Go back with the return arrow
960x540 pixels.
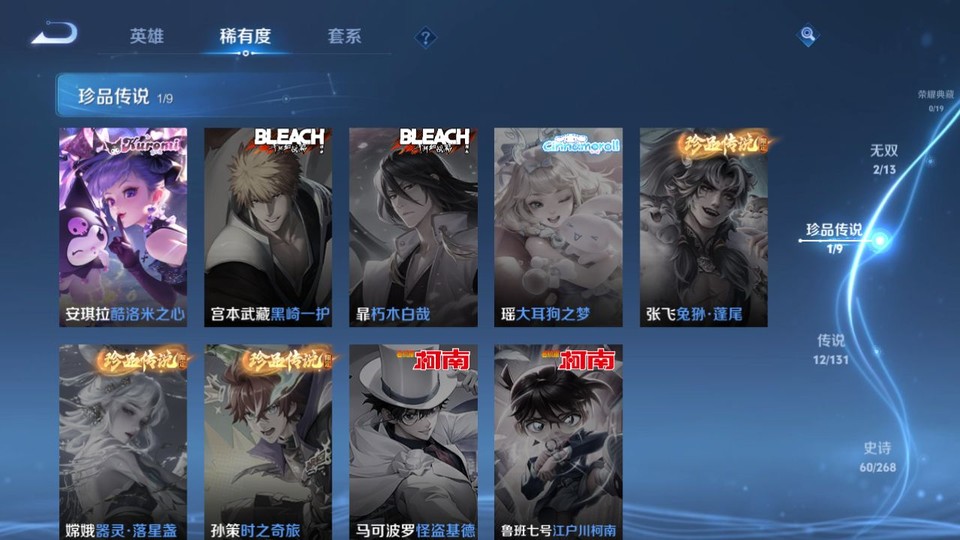54,34
